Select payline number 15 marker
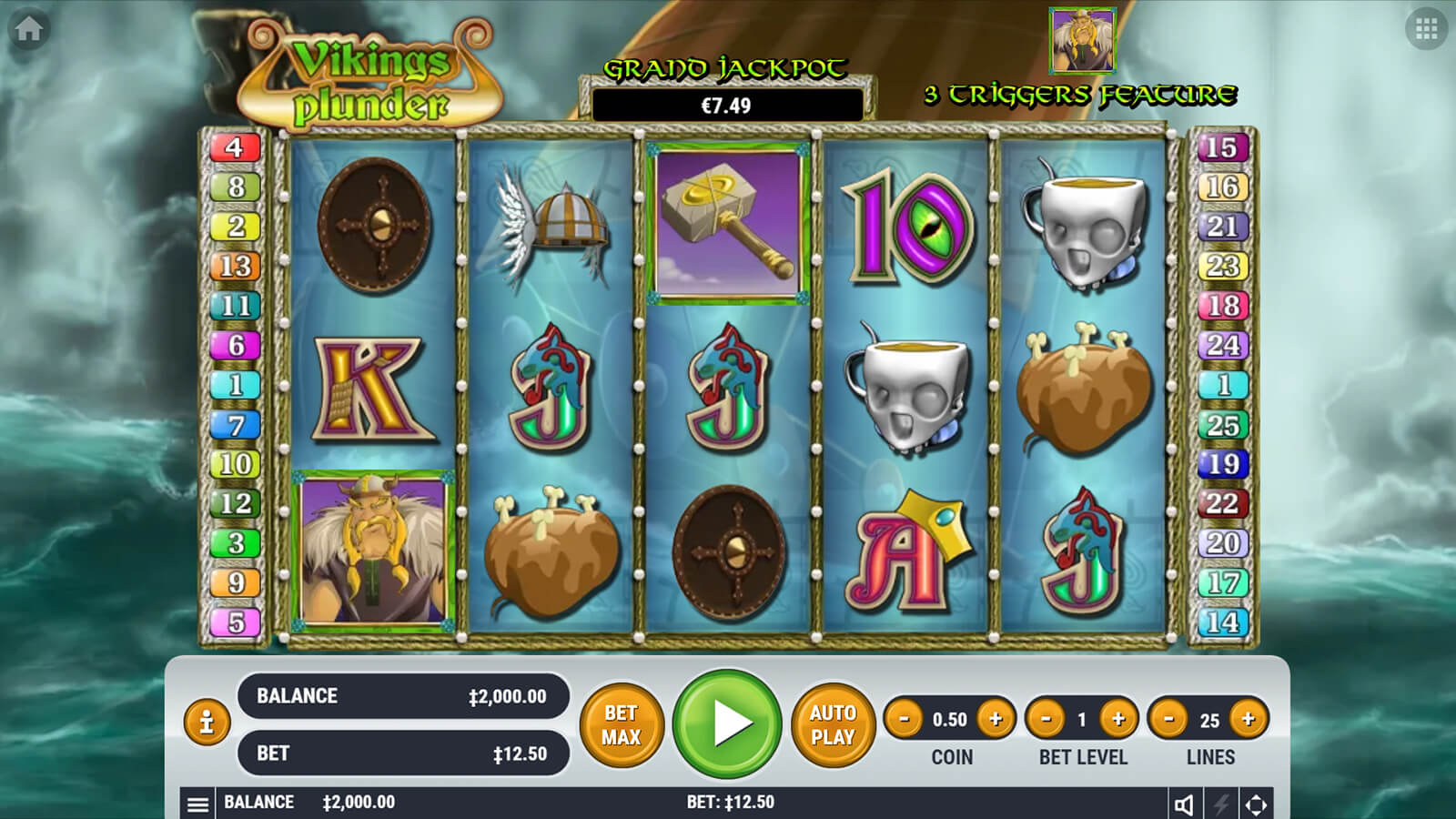 1221,147
